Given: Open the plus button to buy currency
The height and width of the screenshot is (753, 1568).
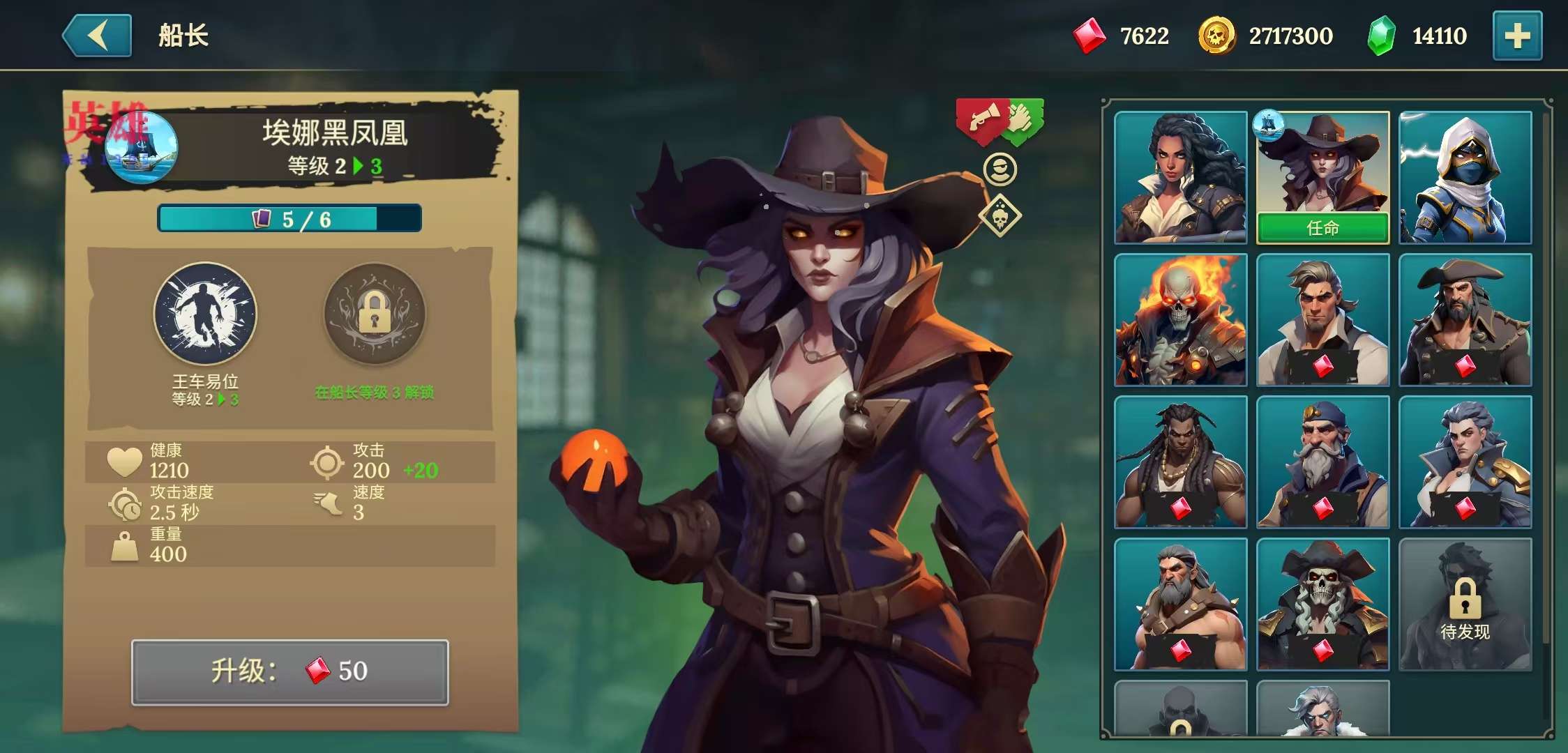Looking at the screenshot, I should click(x=1516, y=36).
